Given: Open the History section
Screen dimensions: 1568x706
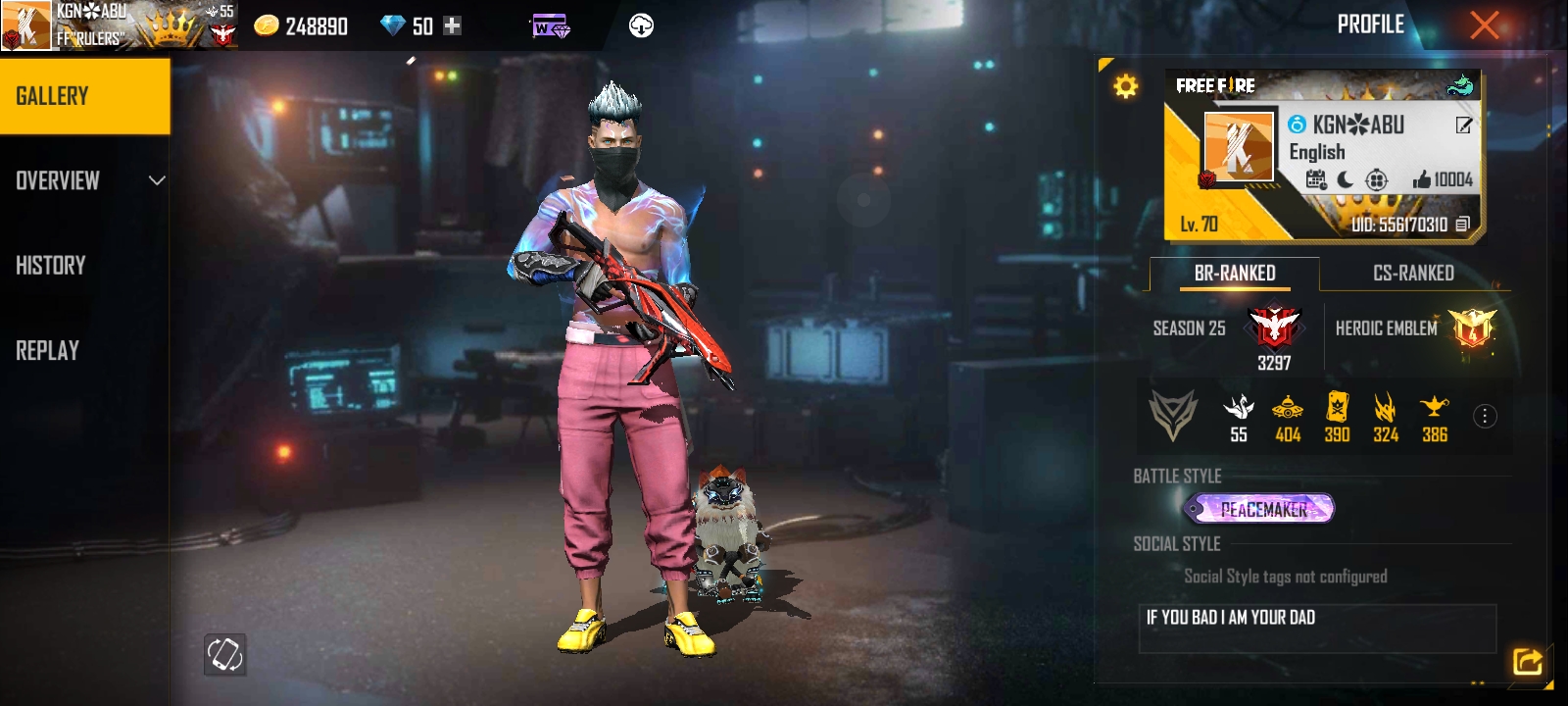Looking at the screenshot, I should pos(51,266).
